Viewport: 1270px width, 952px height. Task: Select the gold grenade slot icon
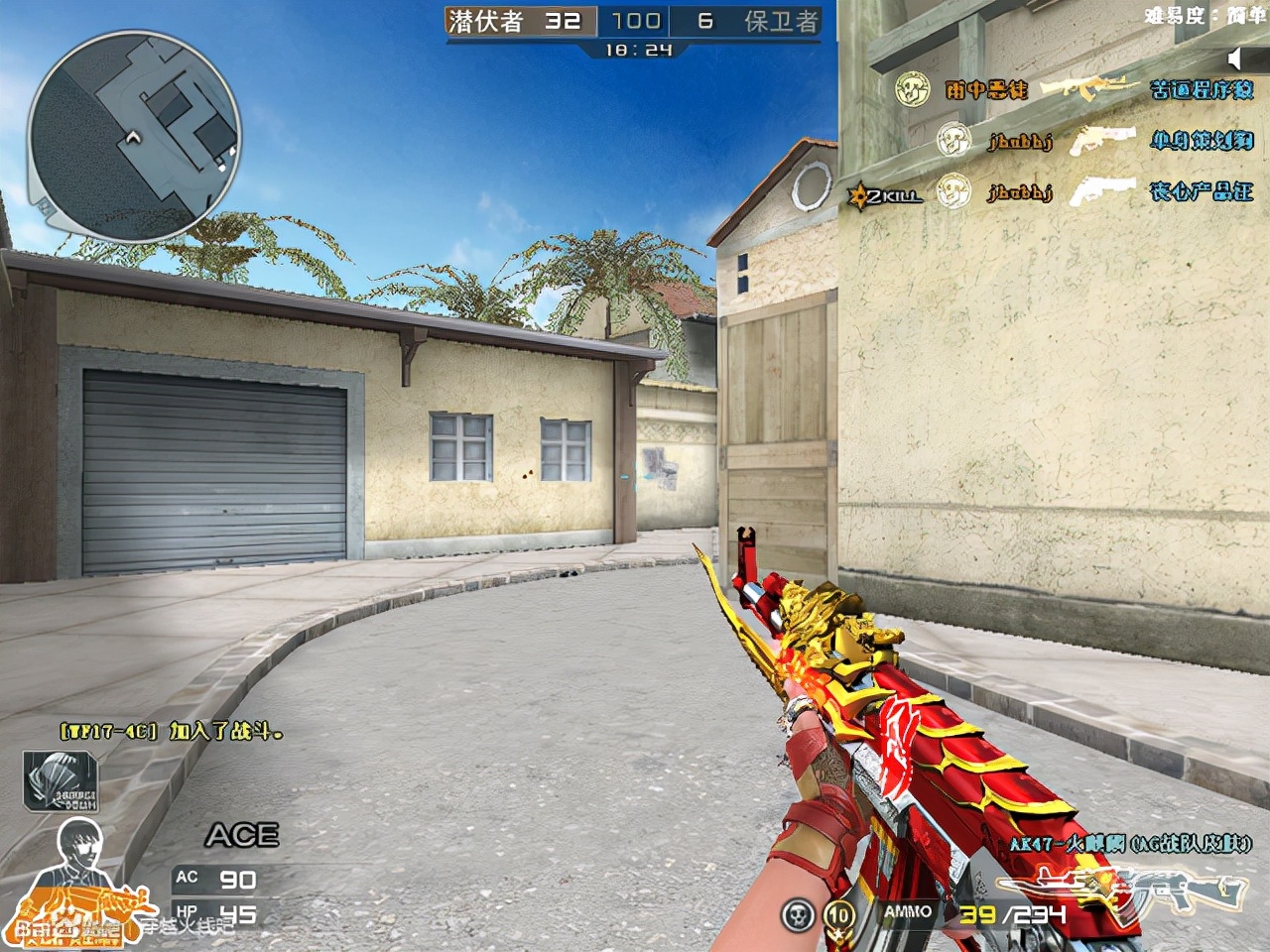[839, 913]
